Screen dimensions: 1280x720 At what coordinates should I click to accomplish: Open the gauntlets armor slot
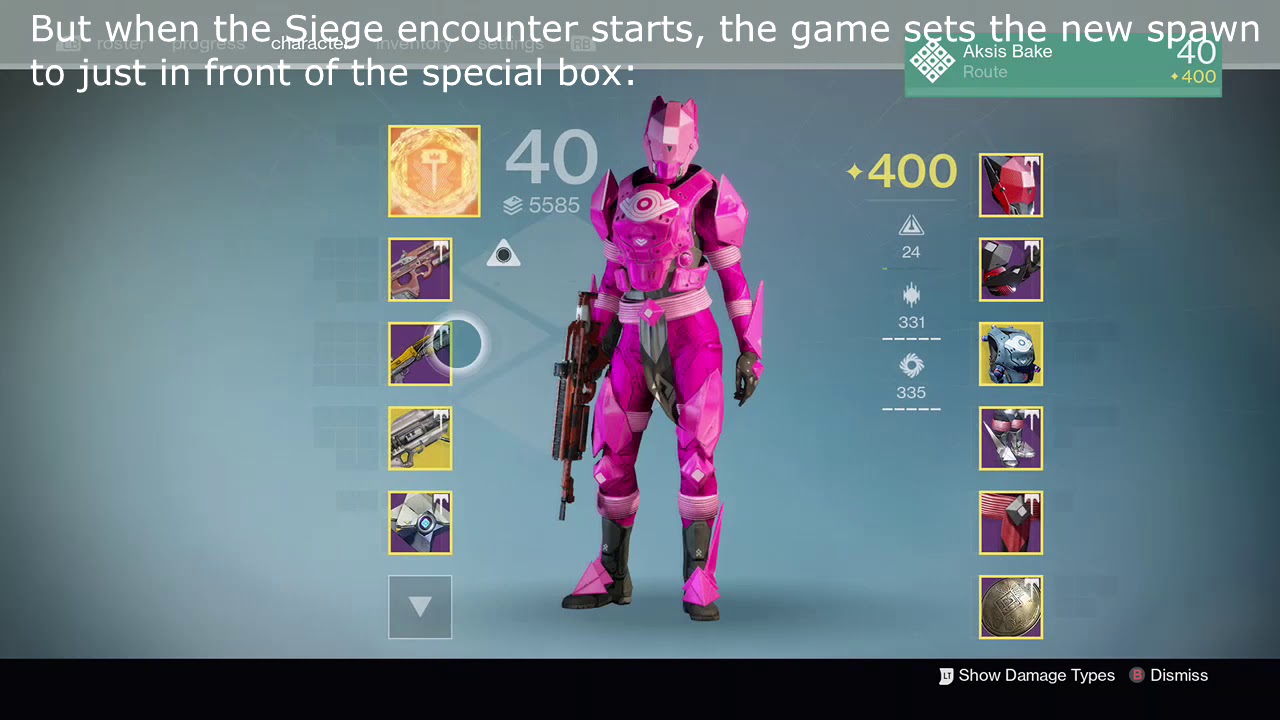pyautogui.click(x=1010, y=270)
